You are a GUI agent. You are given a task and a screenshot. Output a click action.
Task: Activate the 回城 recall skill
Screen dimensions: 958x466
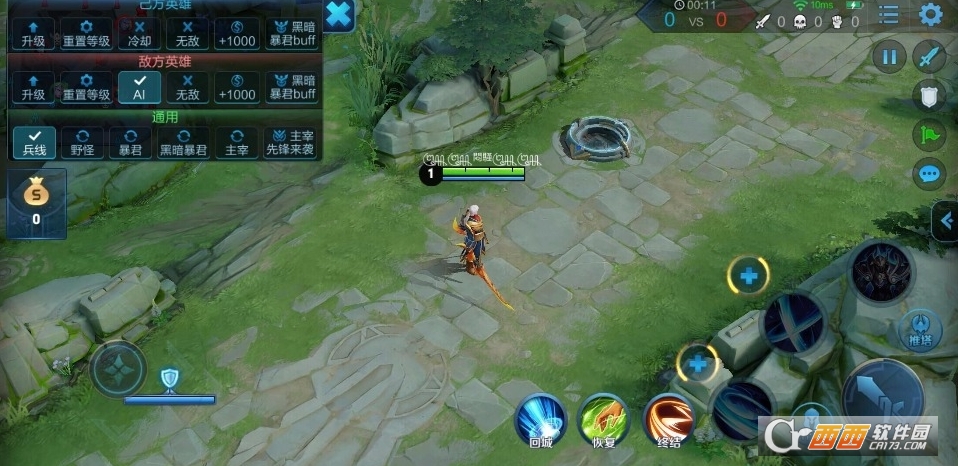[541, 418]
